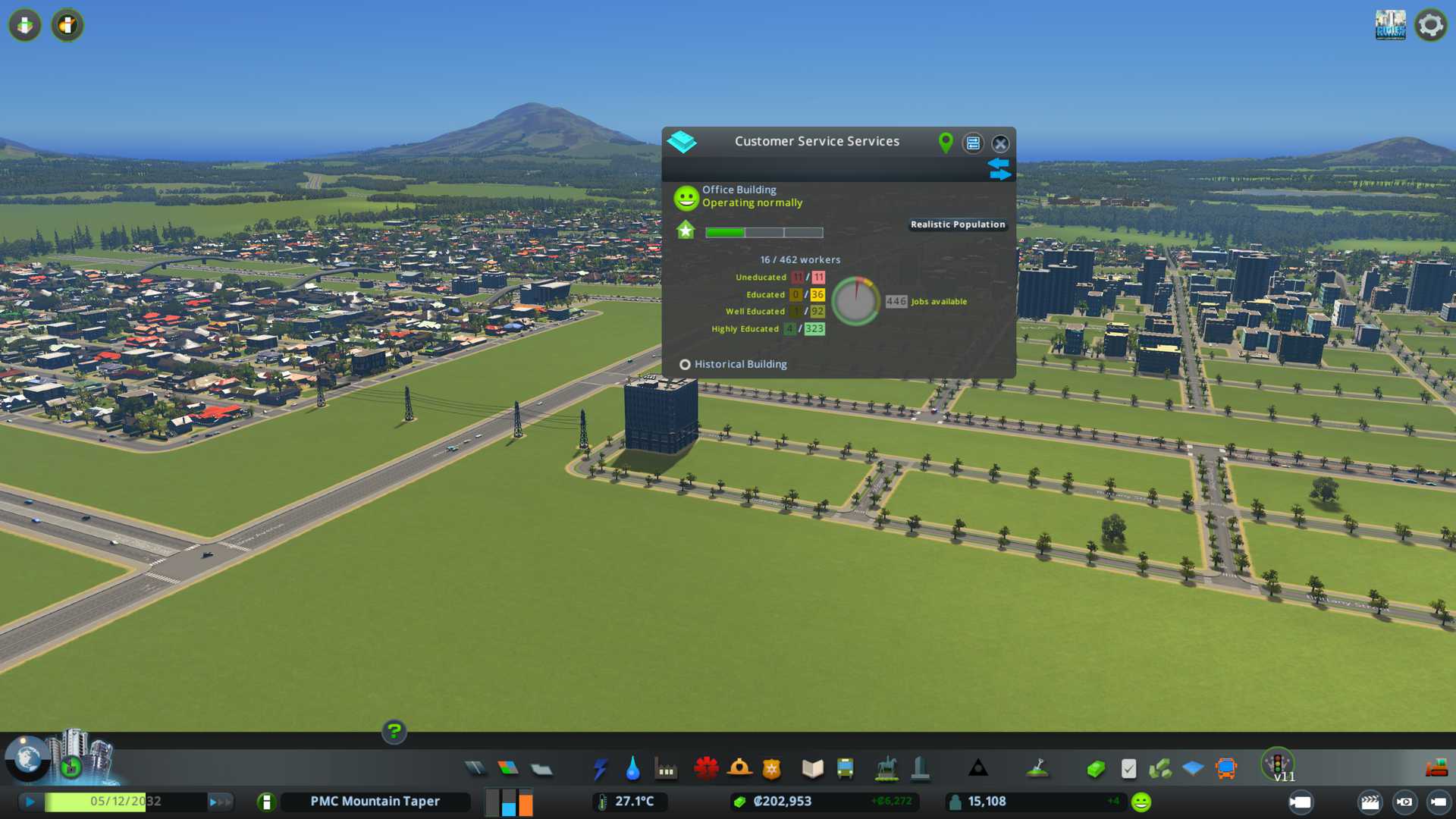Open the Policies checkmark panel

[x=1128, y=769]
